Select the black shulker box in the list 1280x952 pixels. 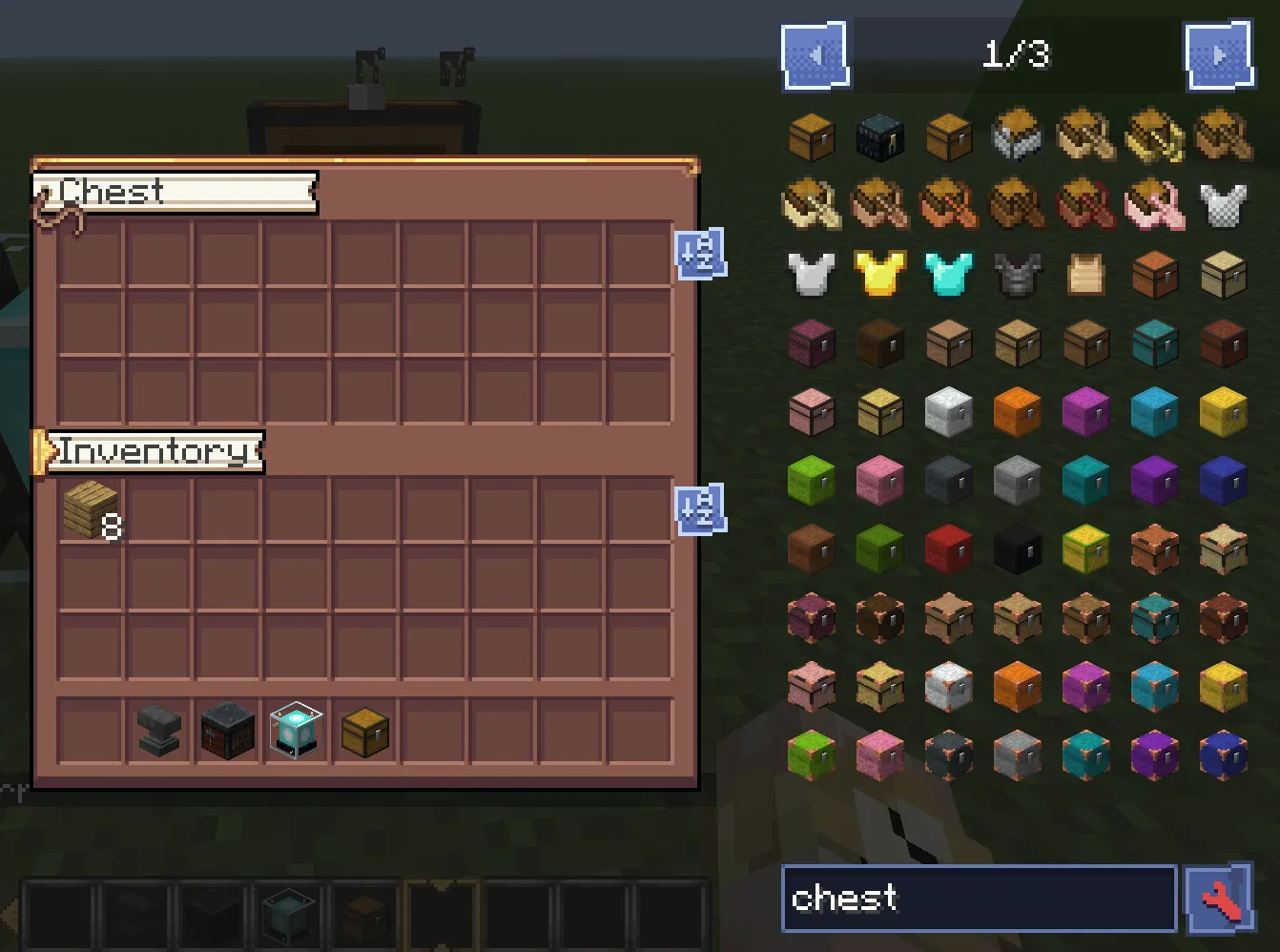[x=1018, y=549]
